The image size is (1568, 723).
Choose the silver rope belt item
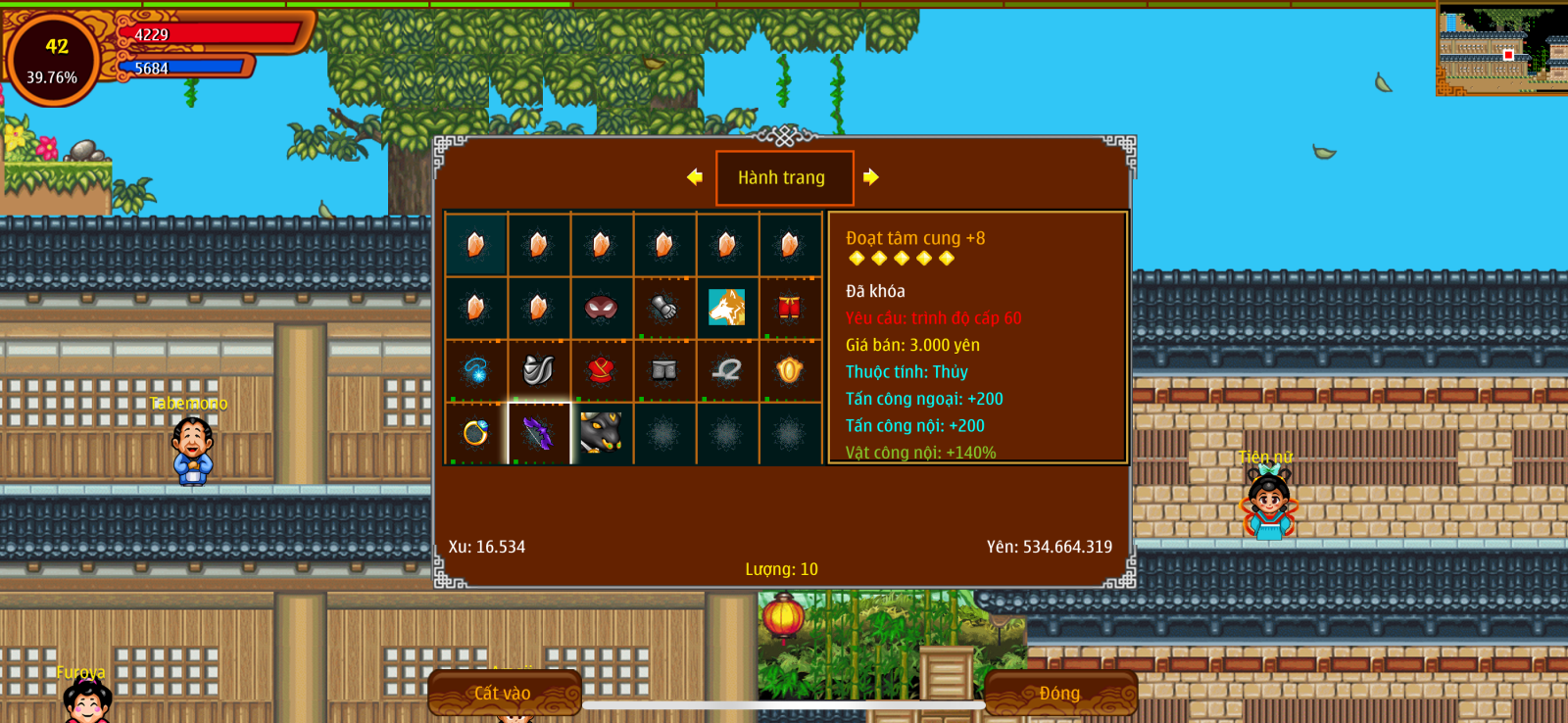point(726,370)
